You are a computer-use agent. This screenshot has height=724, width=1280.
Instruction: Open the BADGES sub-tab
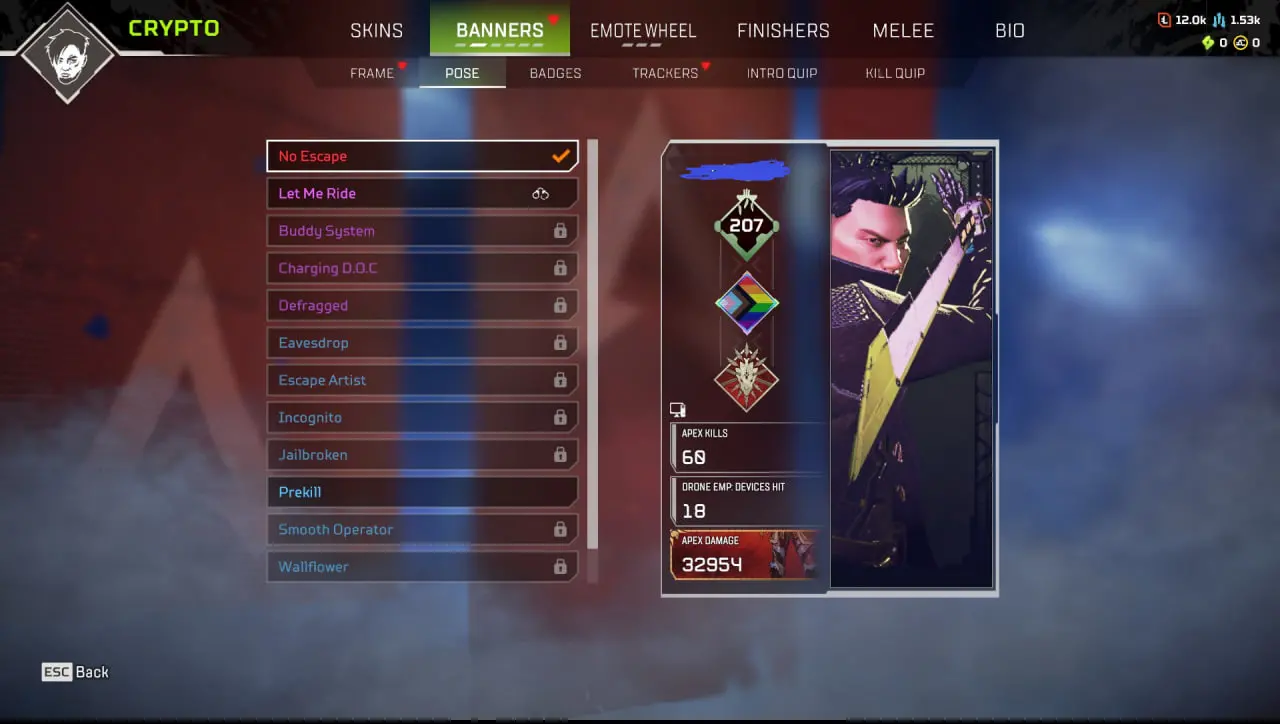tap(555, 72)
